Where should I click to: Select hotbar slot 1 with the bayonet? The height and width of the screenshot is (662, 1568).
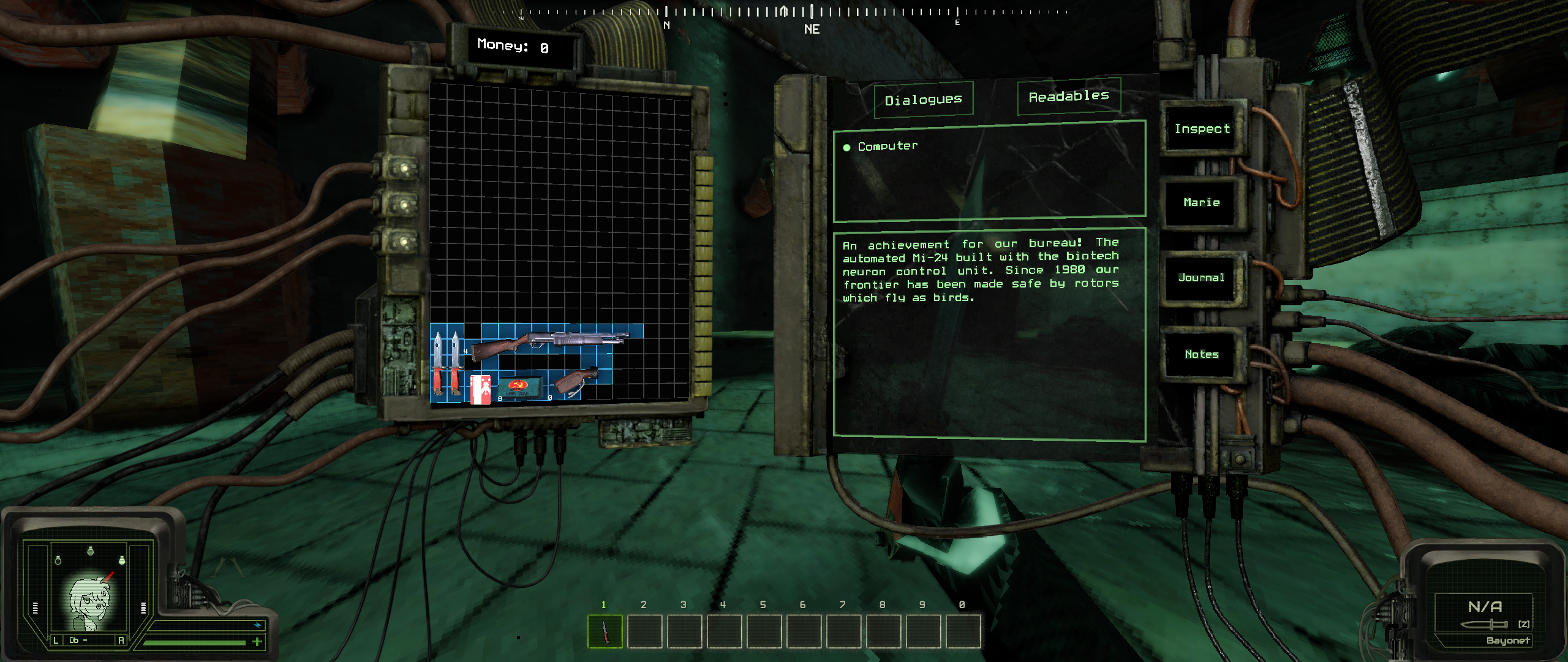tap(605, 631)
